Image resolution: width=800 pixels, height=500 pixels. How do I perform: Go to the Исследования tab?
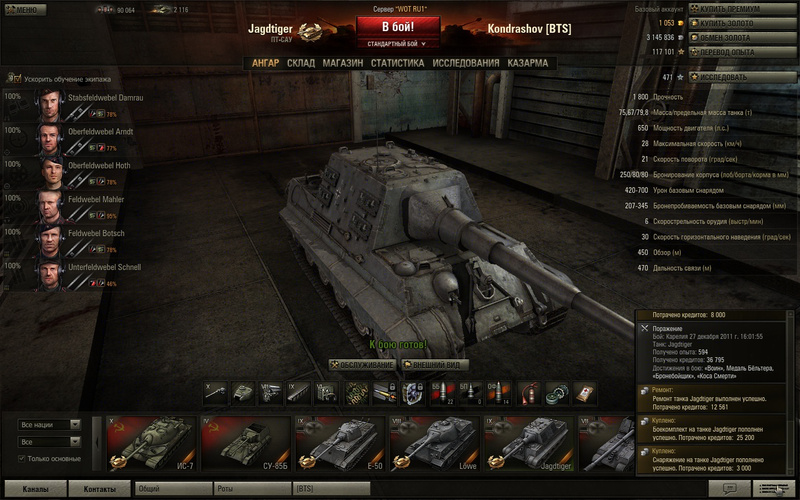[x=464, y=63]
